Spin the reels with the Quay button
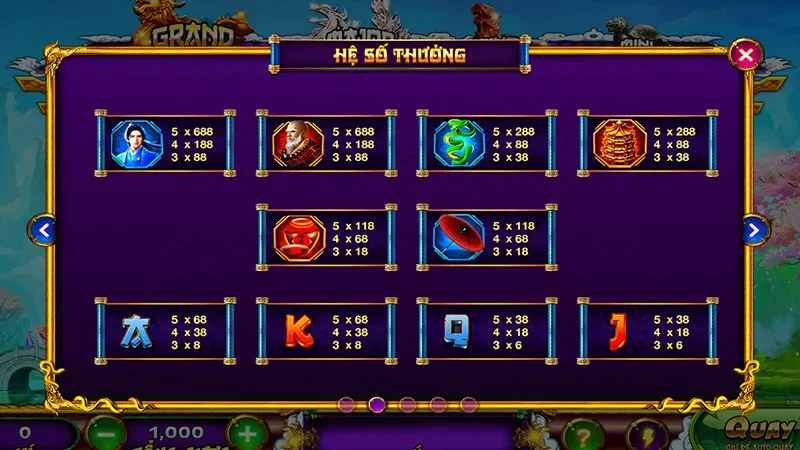 click(750, 430)
